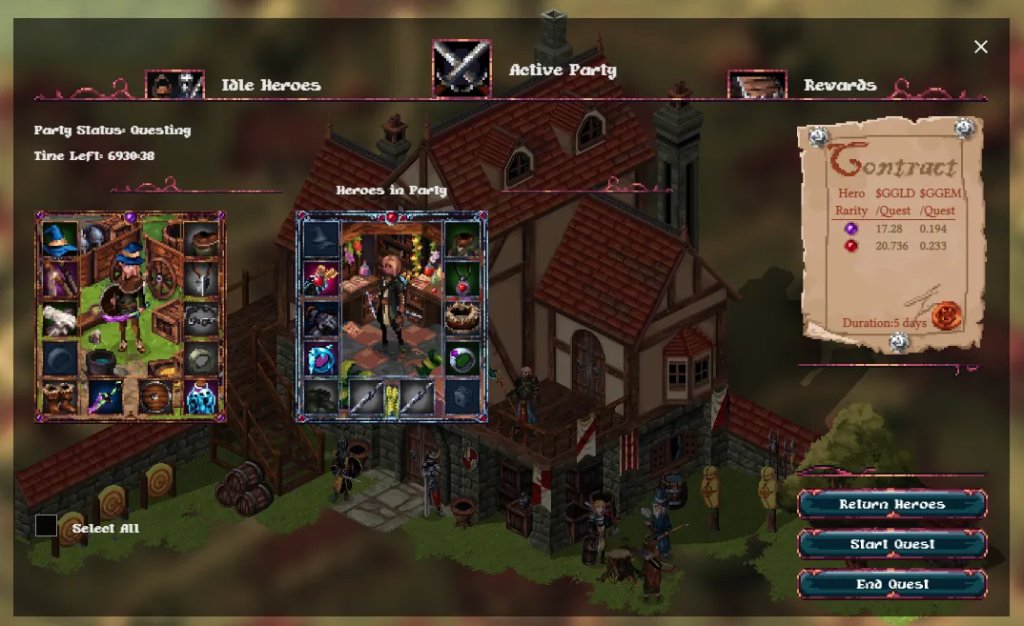Select the blue wizard hat slot

(x=59, y=240)
